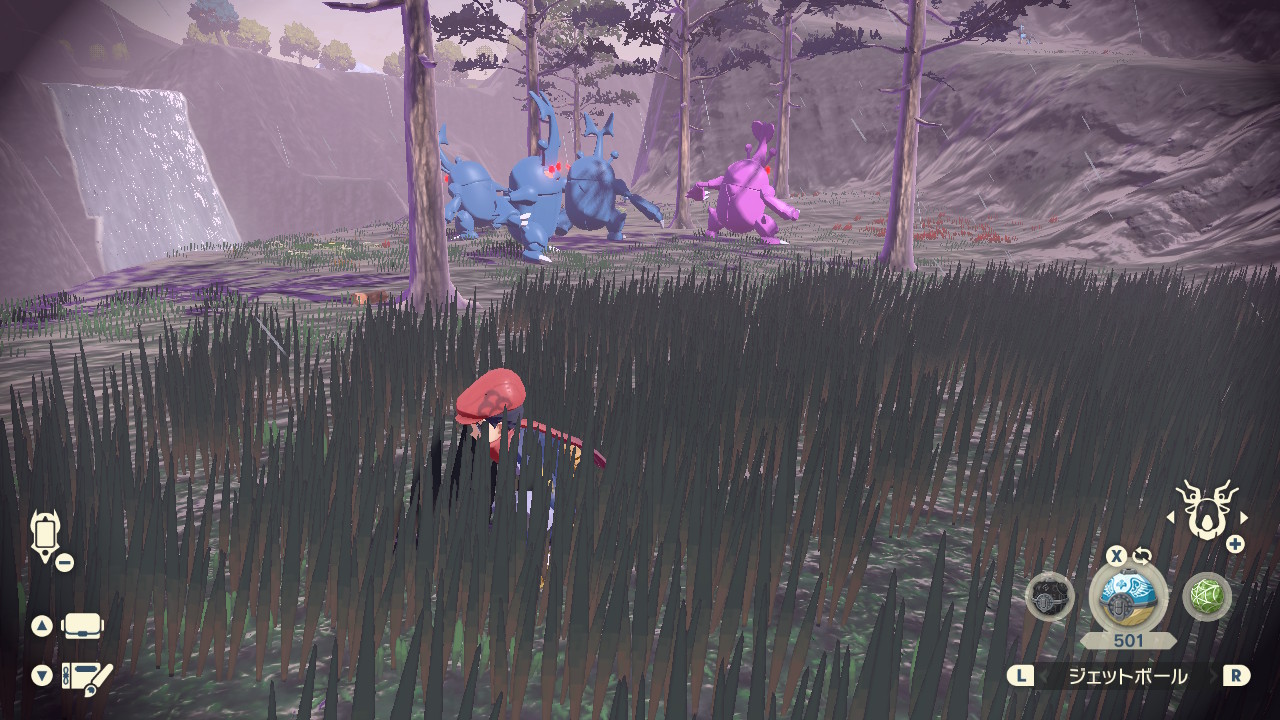Click the 501 item count badge
The width and height of the screenshot is (1280, 720).
click(1128, 638)
